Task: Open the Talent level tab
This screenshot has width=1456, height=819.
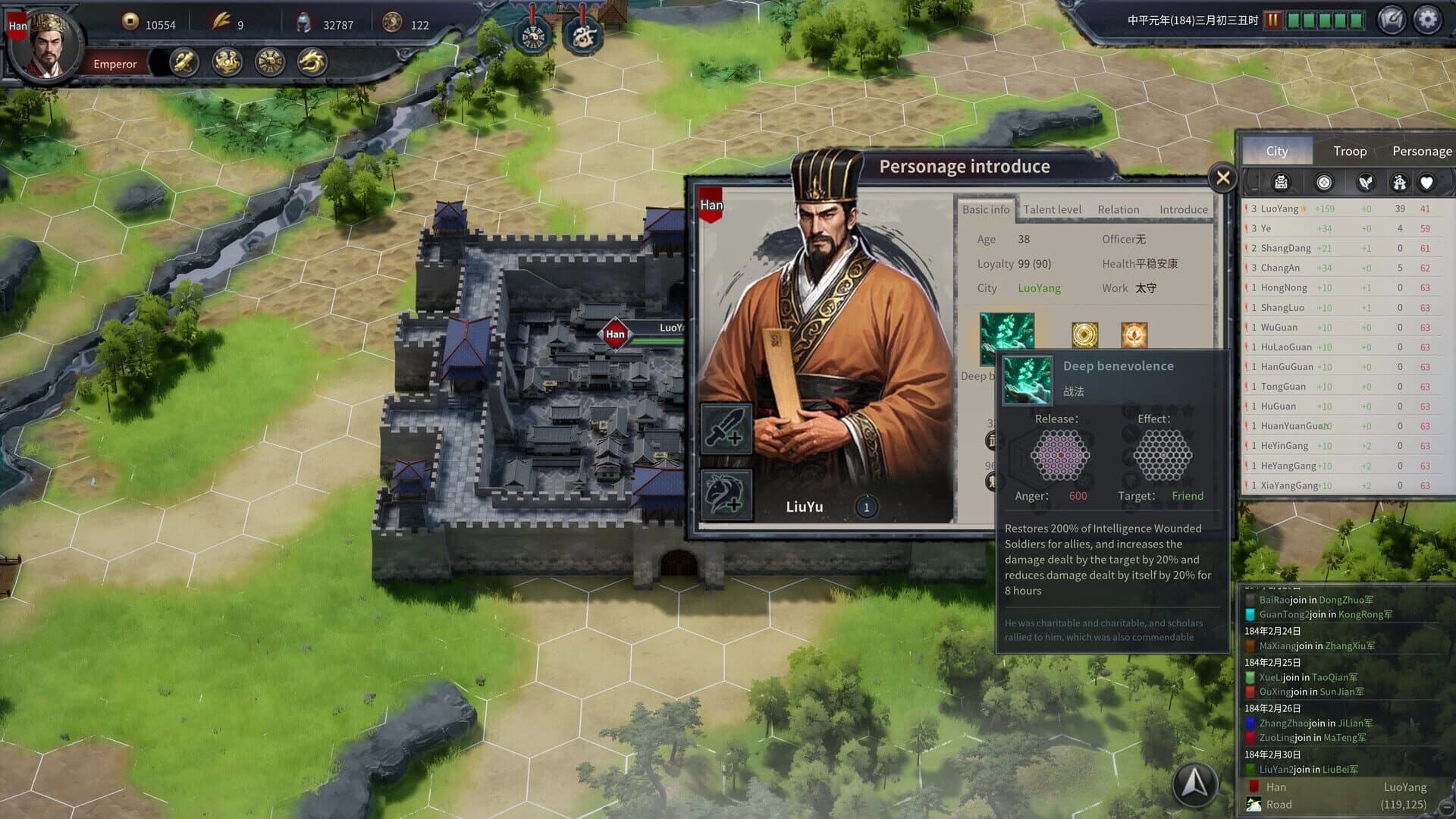Action: click(x=1052, y=209)
